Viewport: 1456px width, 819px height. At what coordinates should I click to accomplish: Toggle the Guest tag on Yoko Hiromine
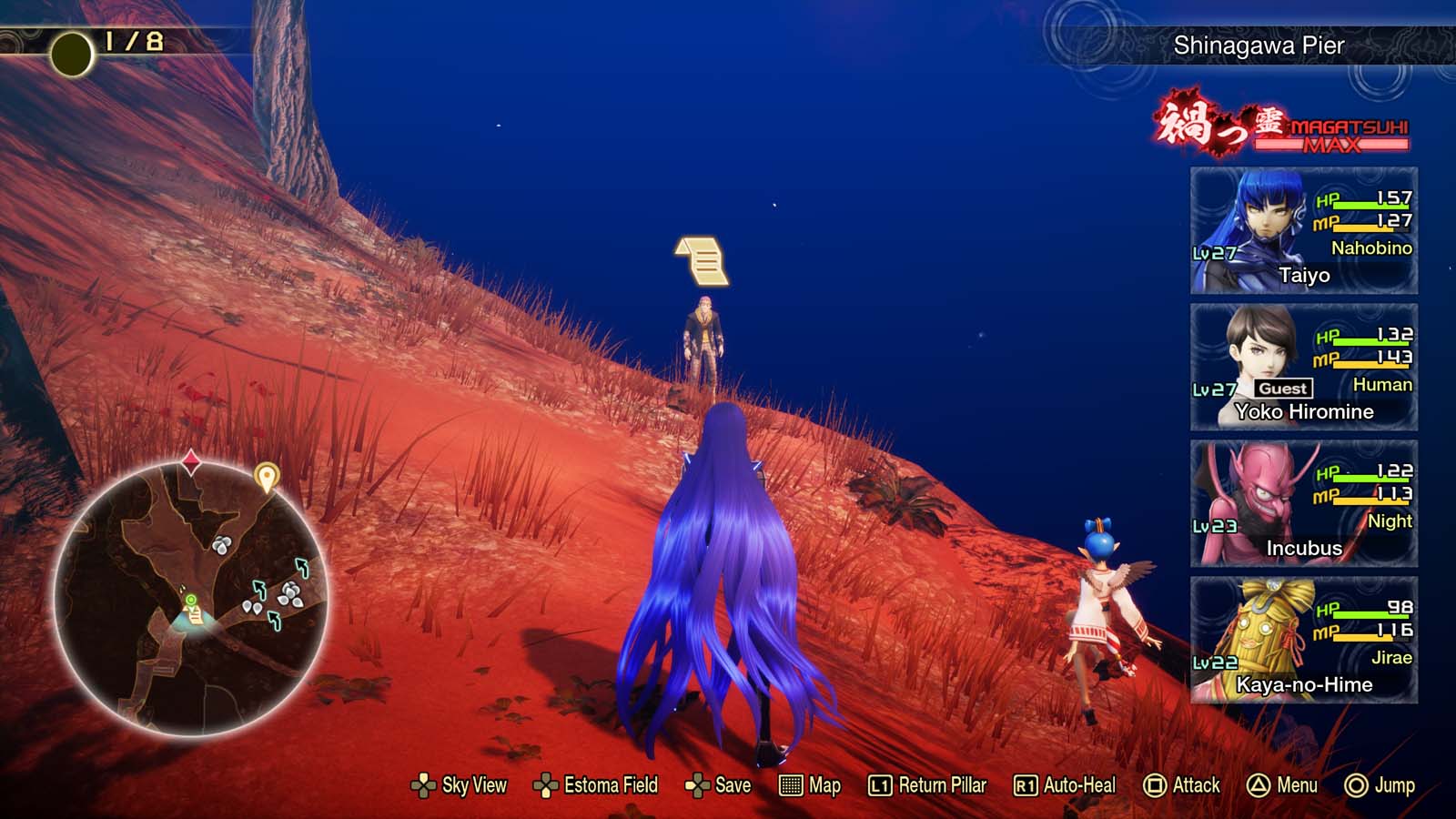1285,388
